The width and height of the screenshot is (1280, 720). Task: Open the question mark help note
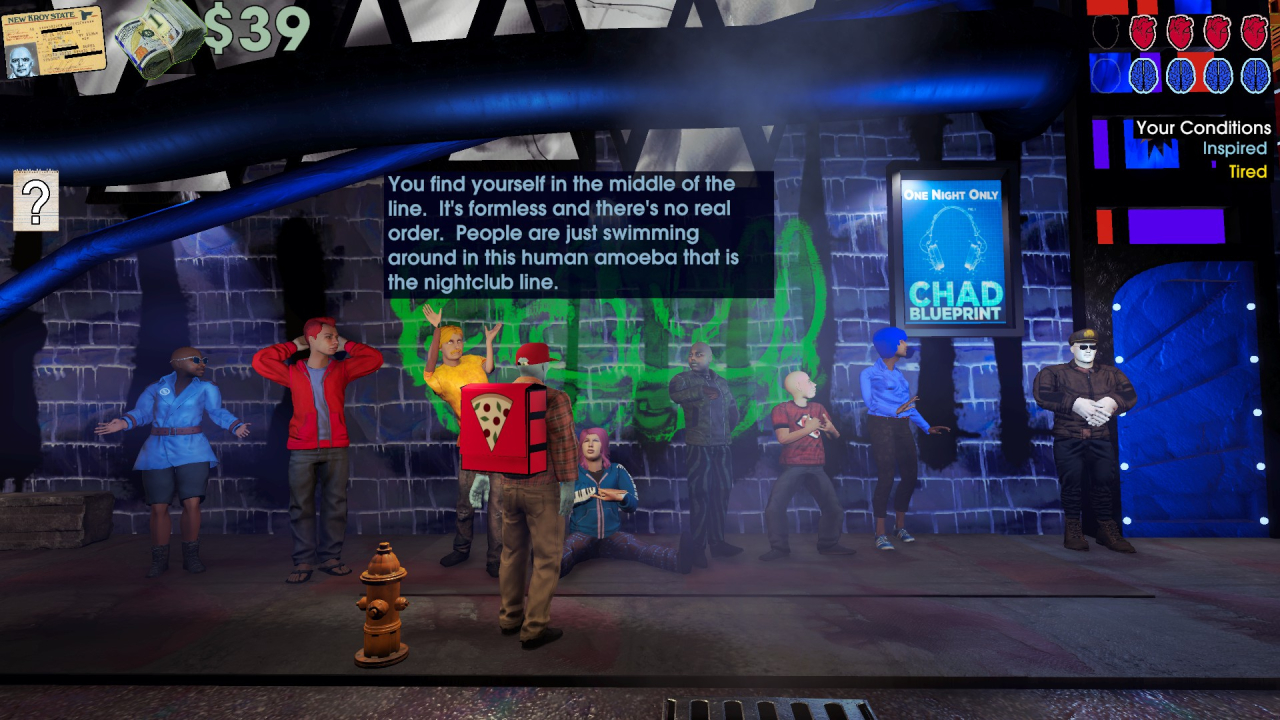(36, 201)
